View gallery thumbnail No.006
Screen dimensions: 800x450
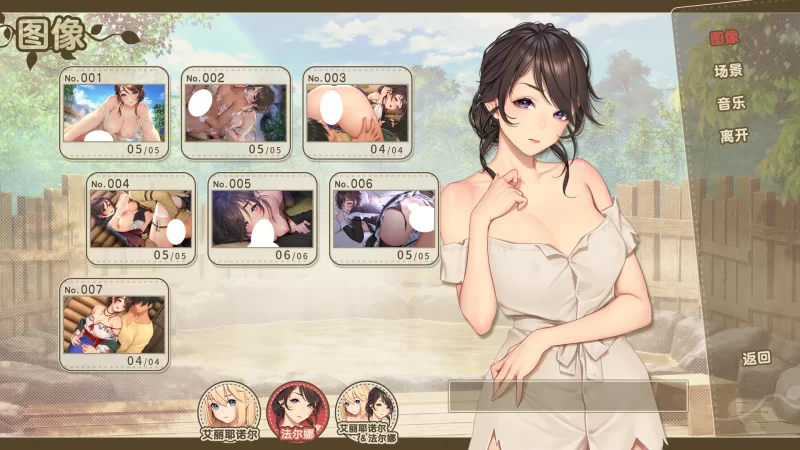384,218
